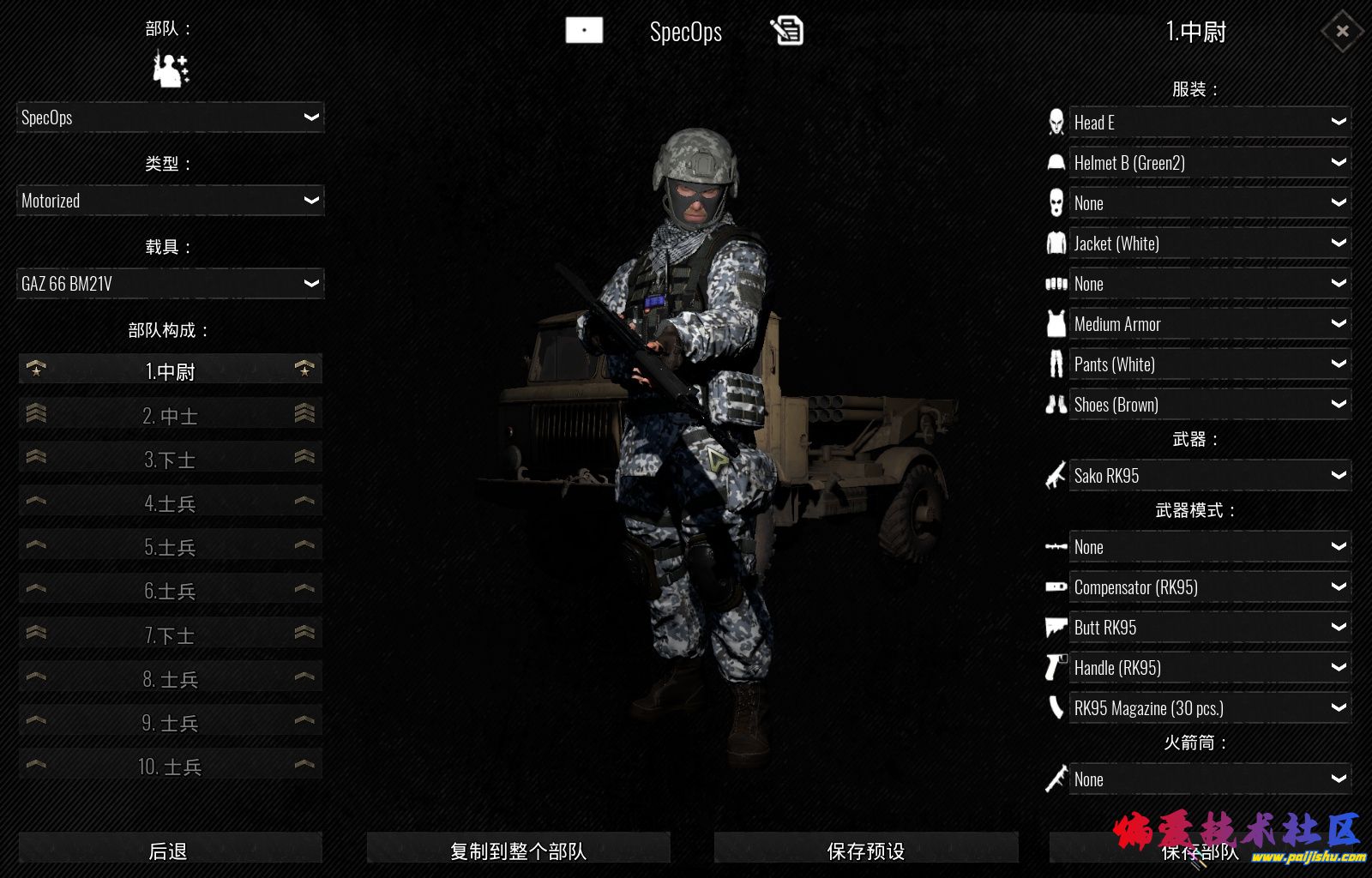Change the Helmet B (Green2) selection
This screenshot has width=1372, height=878.
(1209, 163)
